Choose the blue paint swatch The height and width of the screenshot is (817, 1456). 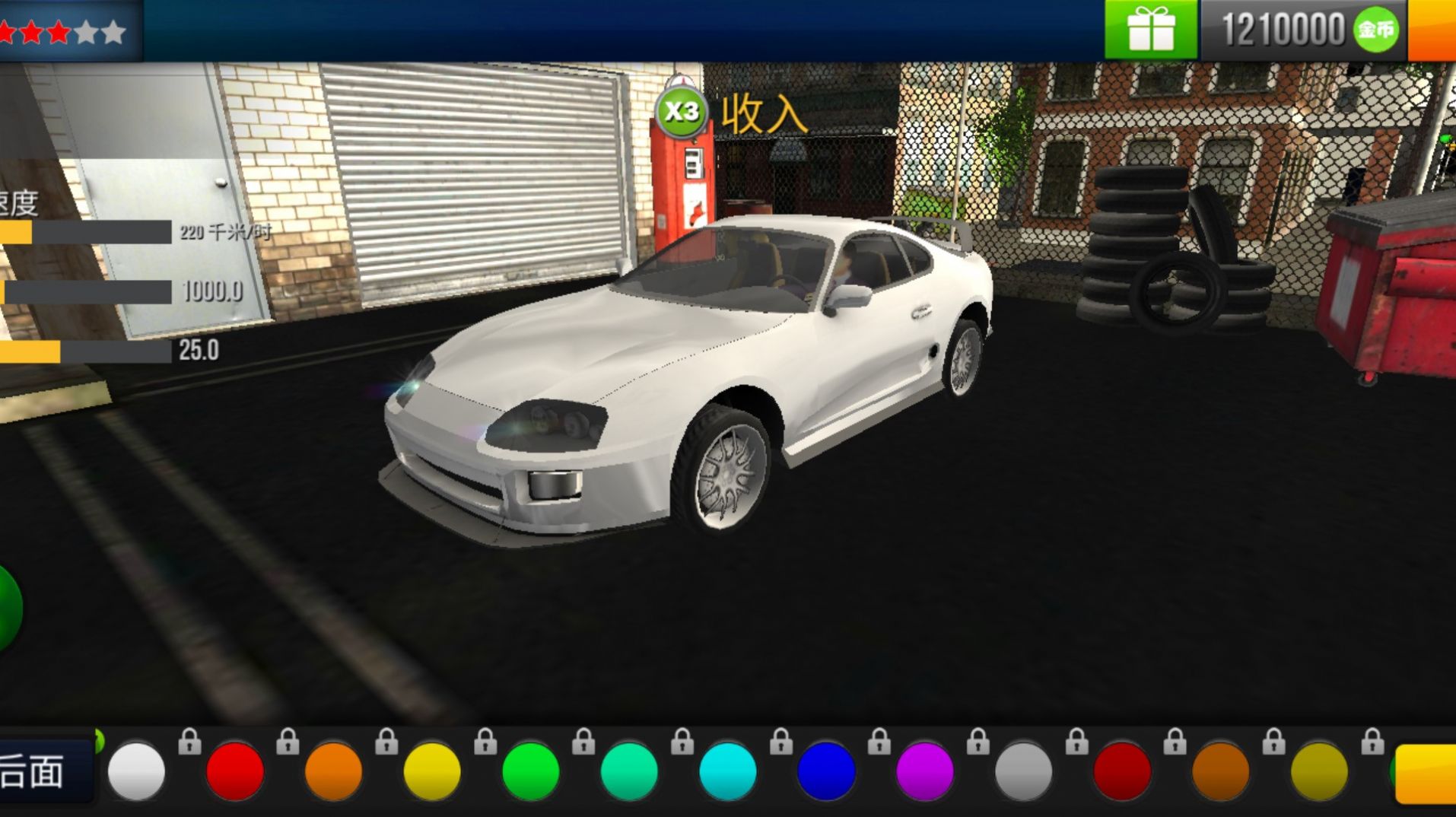[x=826, y=771]
